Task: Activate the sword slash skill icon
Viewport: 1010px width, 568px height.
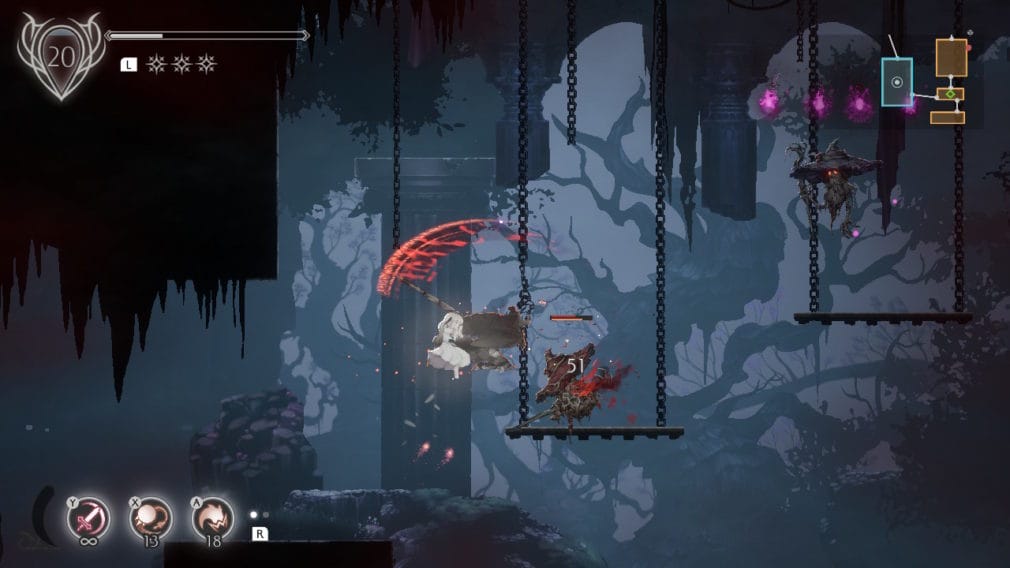Action: 87,517
